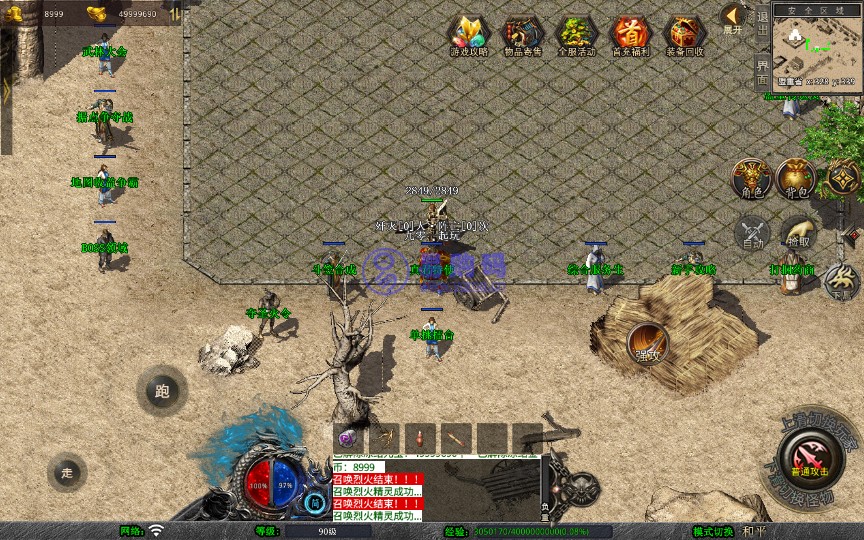Open the 物品寄售 item consignment menu
Viewport: 864px width, 540px height.
(522, 35)
